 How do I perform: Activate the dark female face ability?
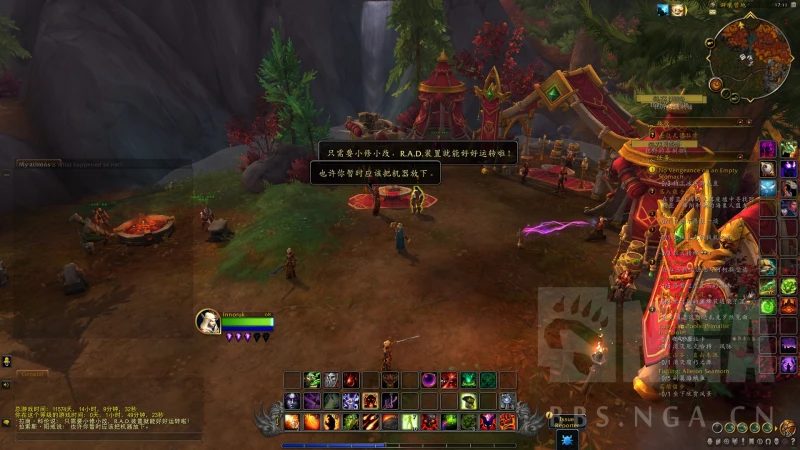[292, 401]
